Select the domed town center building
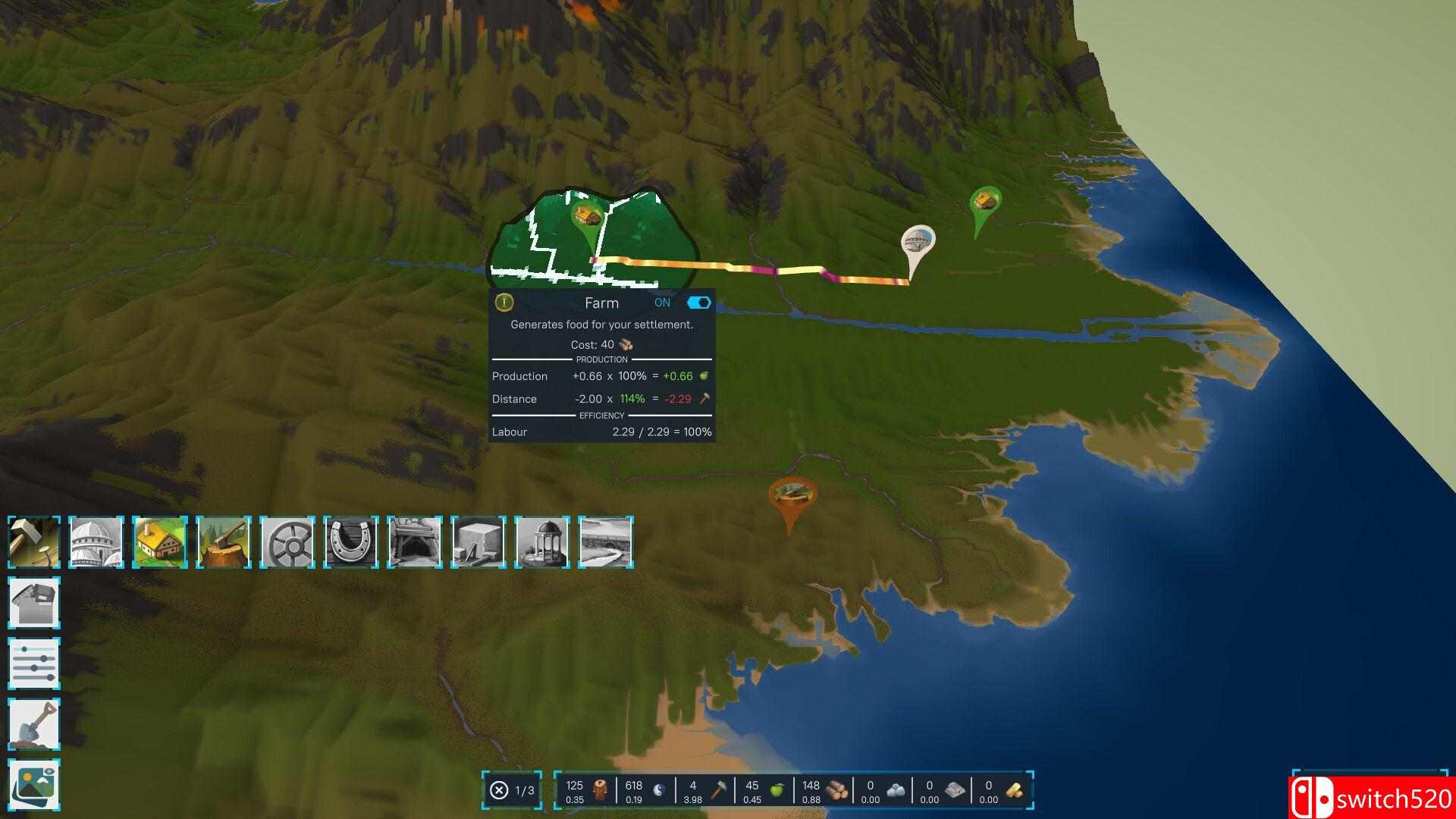 [96, 541]
